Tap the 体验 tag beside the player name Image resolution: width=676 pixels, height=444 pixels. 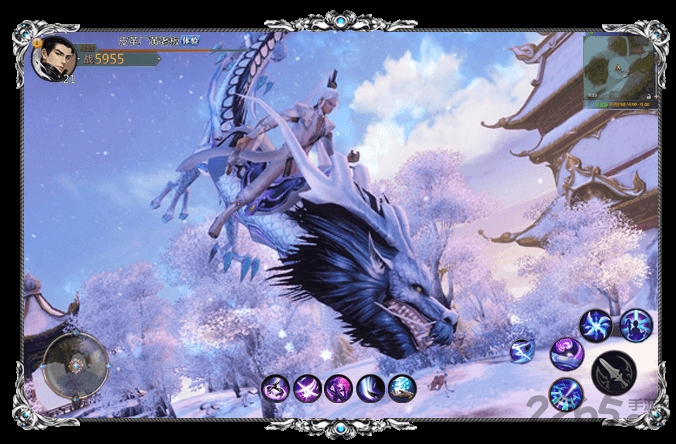tap(192, 41)
